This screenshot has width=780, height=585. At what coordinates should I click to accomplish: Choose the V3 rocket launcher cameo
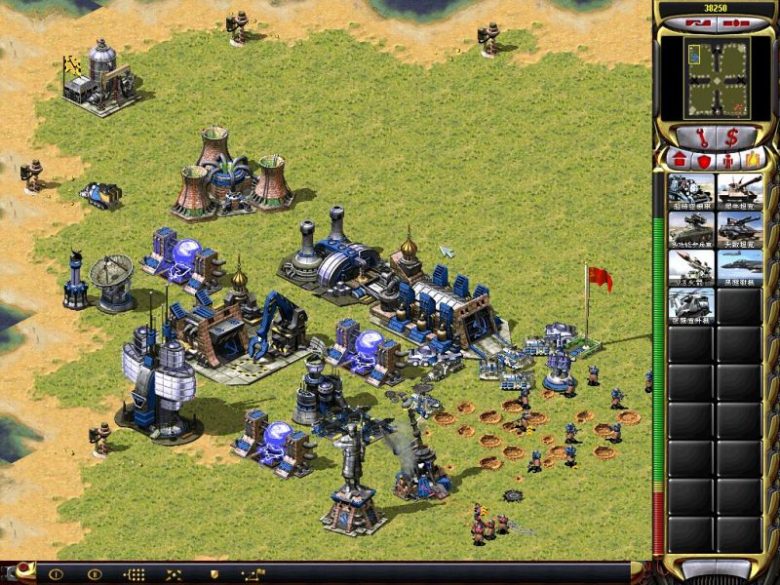point(691,267)
